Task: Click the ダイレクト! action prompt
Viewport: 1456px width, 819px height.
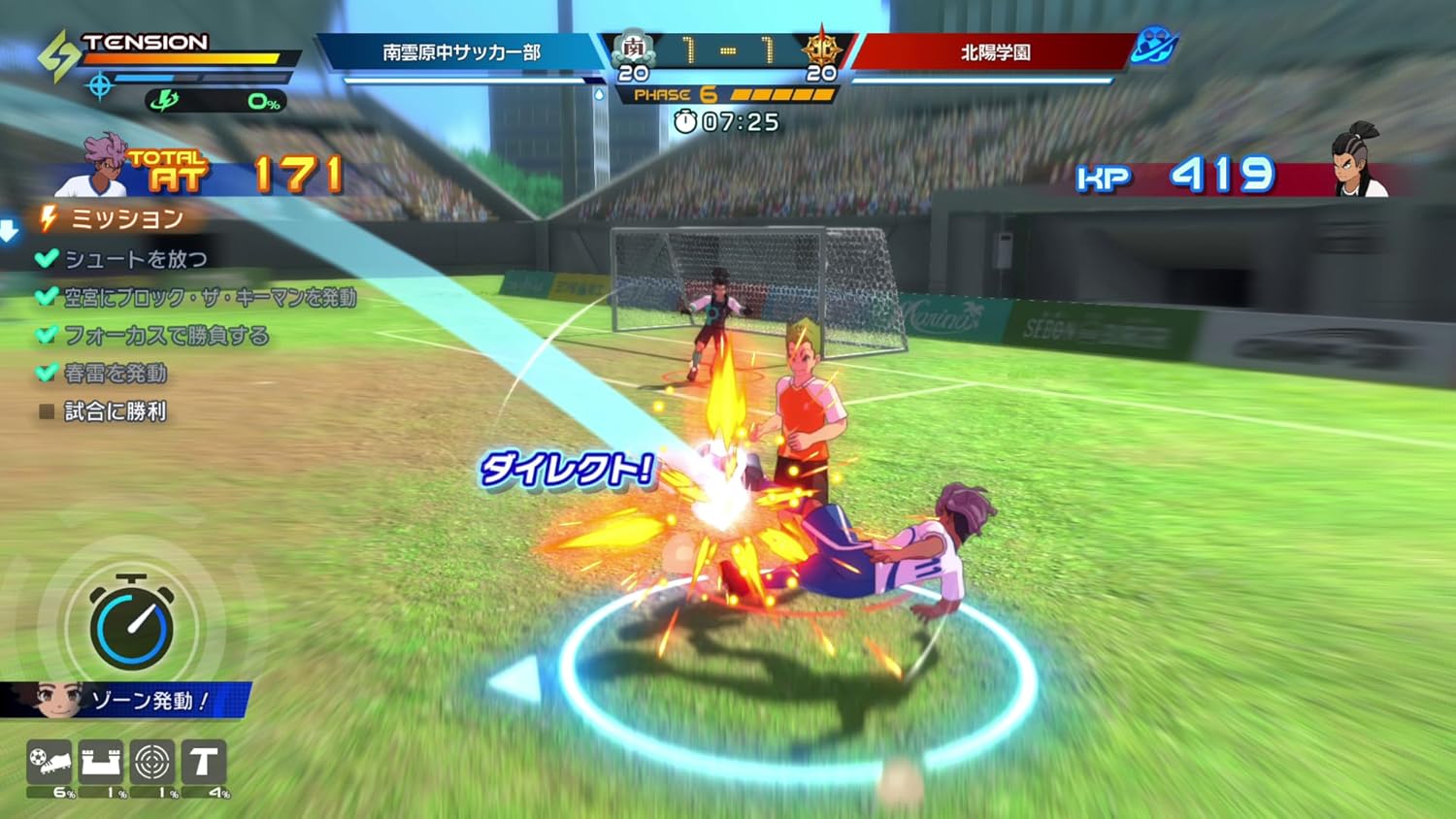Action: point(566,472)
